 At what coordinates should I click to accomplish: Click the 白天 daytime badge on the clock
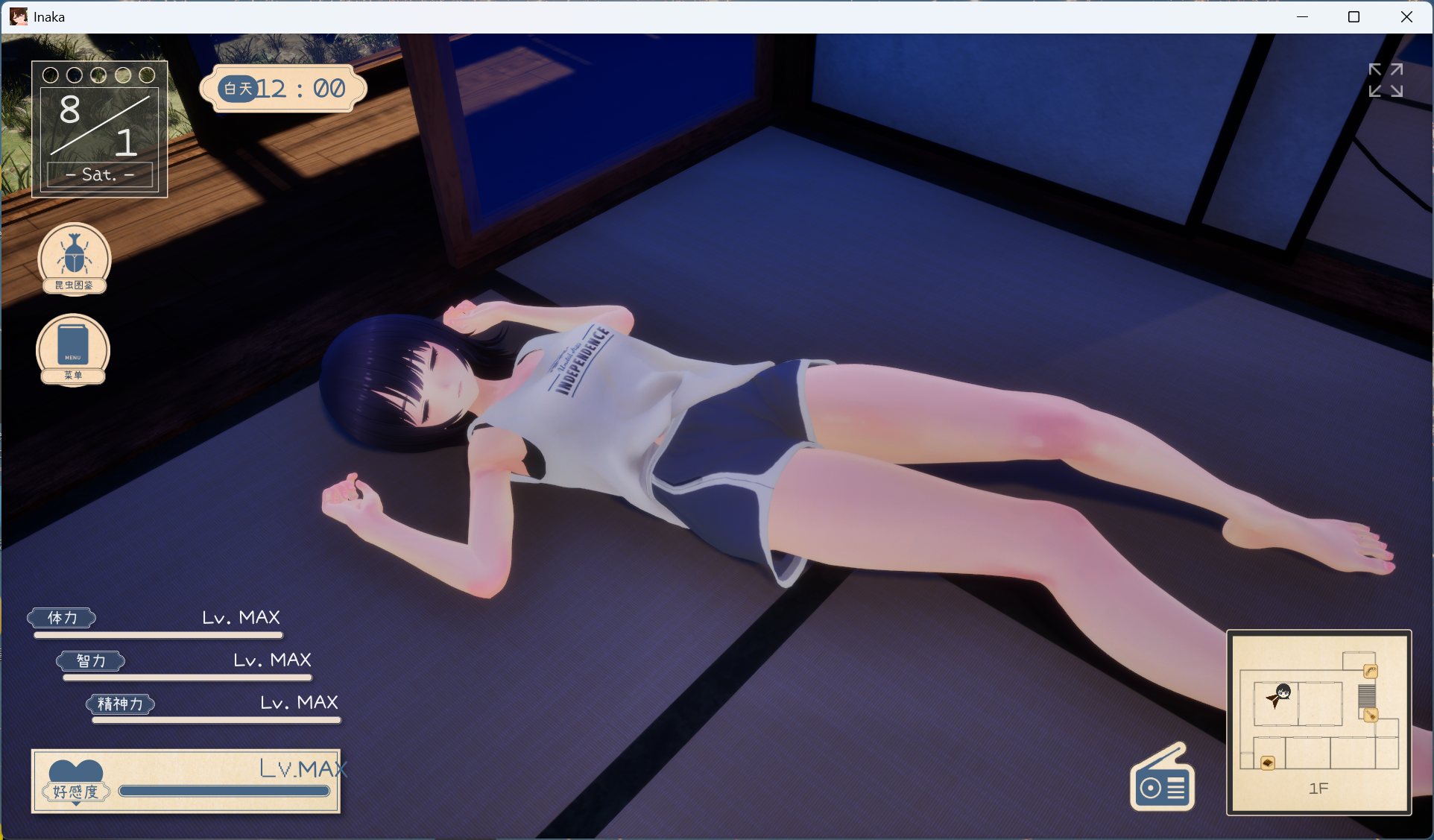click(x=237, y=89)
